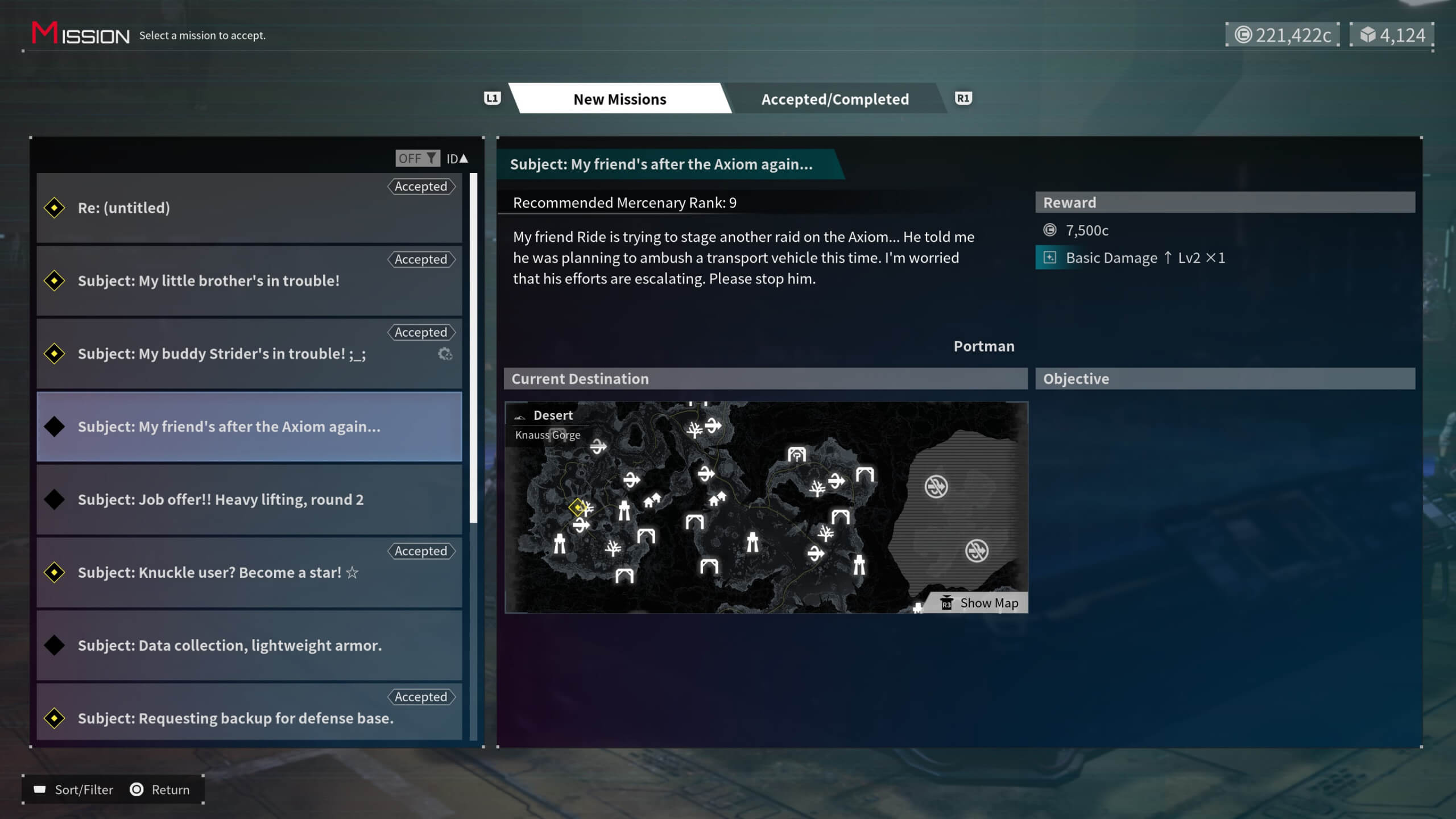Select 'My little brother's in trouble!' mission
This screenshot has width=1456, height=819.
(x=249, y=281)
